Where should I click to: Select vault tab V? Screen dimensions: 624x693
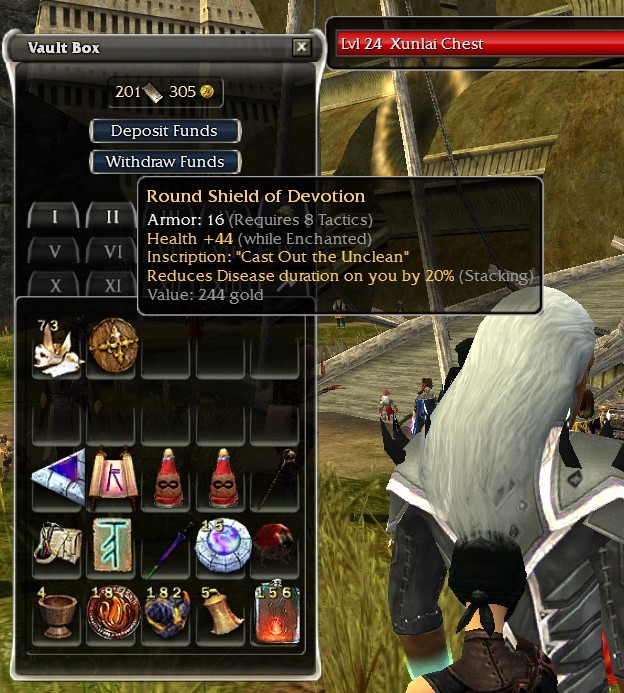pyautogui.click(x=55, y=251)
